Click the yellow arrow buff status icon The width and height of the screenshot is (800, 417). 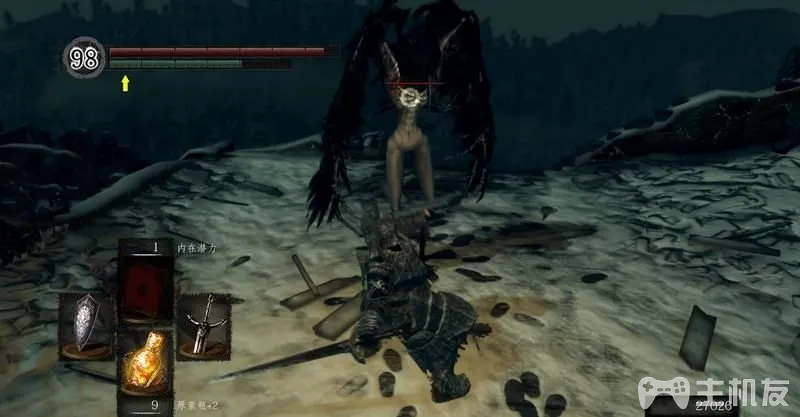click(x=125, y=84)
